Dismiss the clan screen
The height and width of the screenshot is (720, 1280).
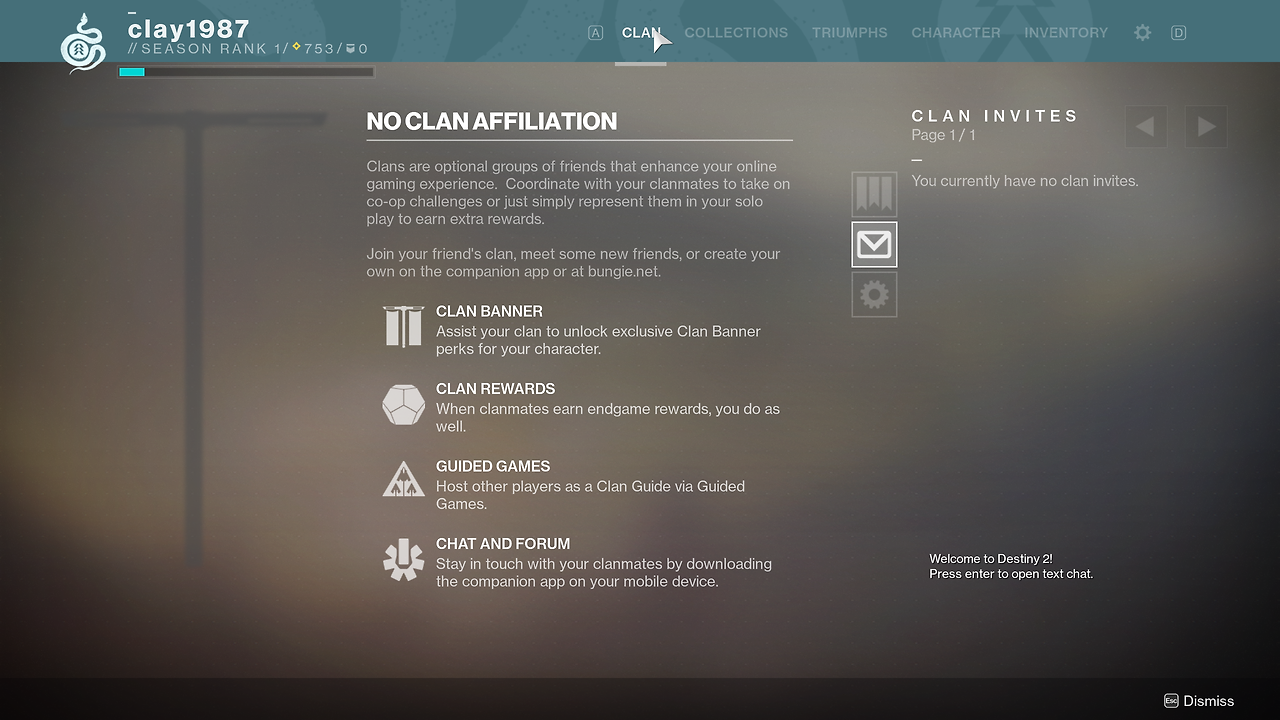coord(1199,701)
